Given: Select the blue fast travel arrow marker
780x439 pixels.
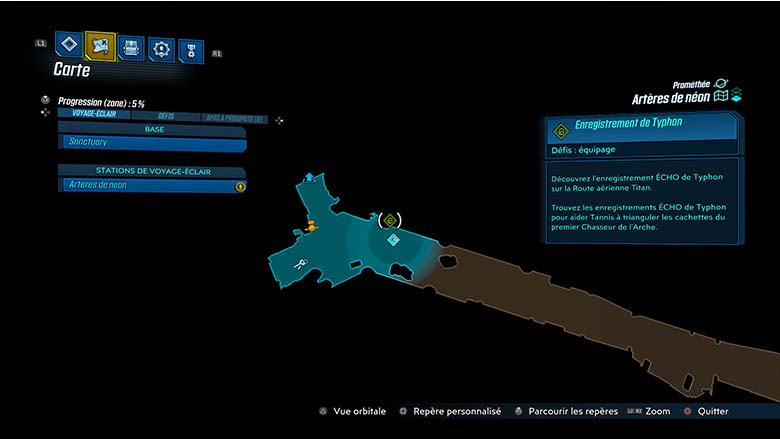Looking at the screenshot, I should coord(309,177).
